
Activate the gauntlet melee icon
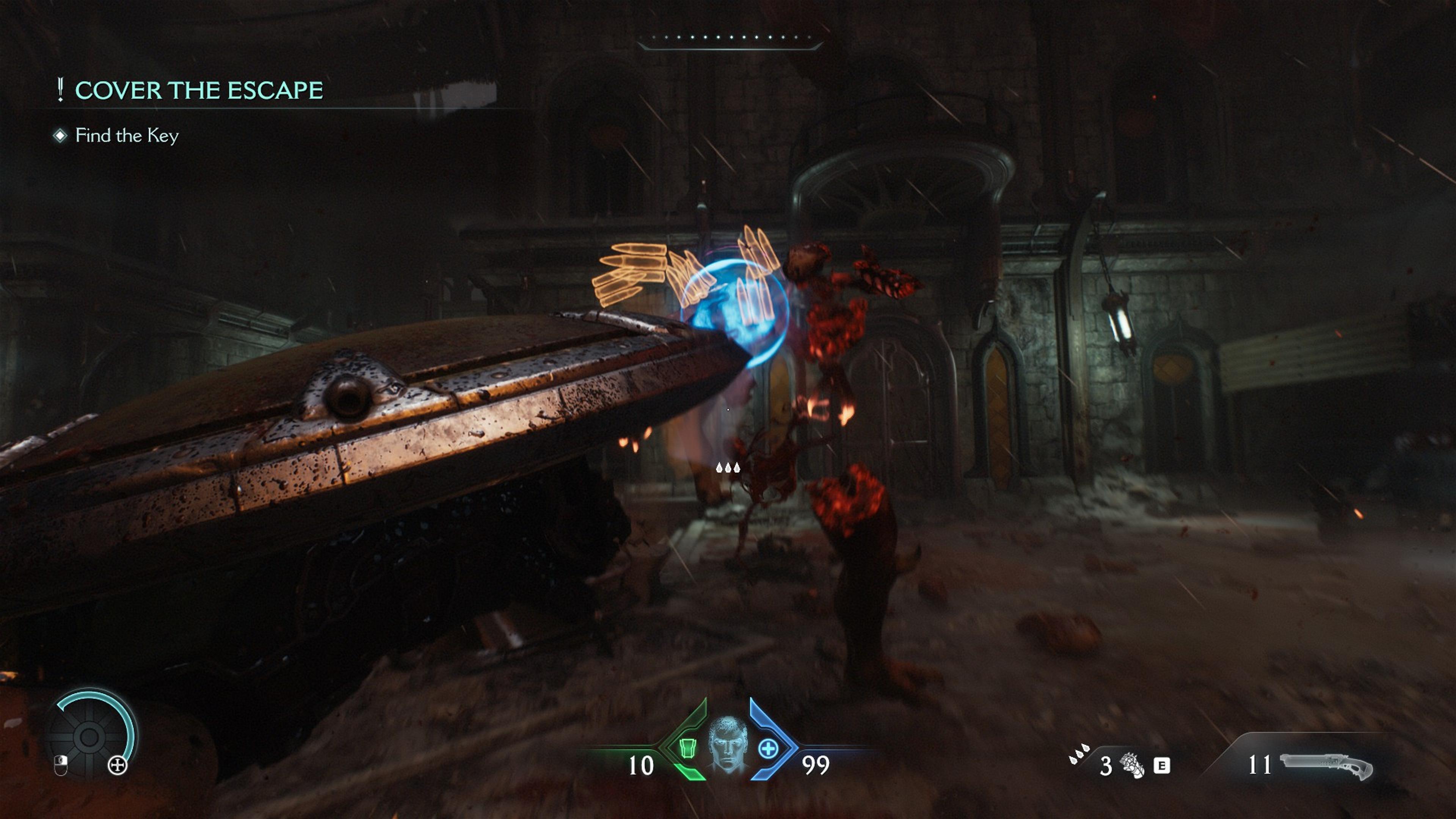click(x=1131, y=766)
